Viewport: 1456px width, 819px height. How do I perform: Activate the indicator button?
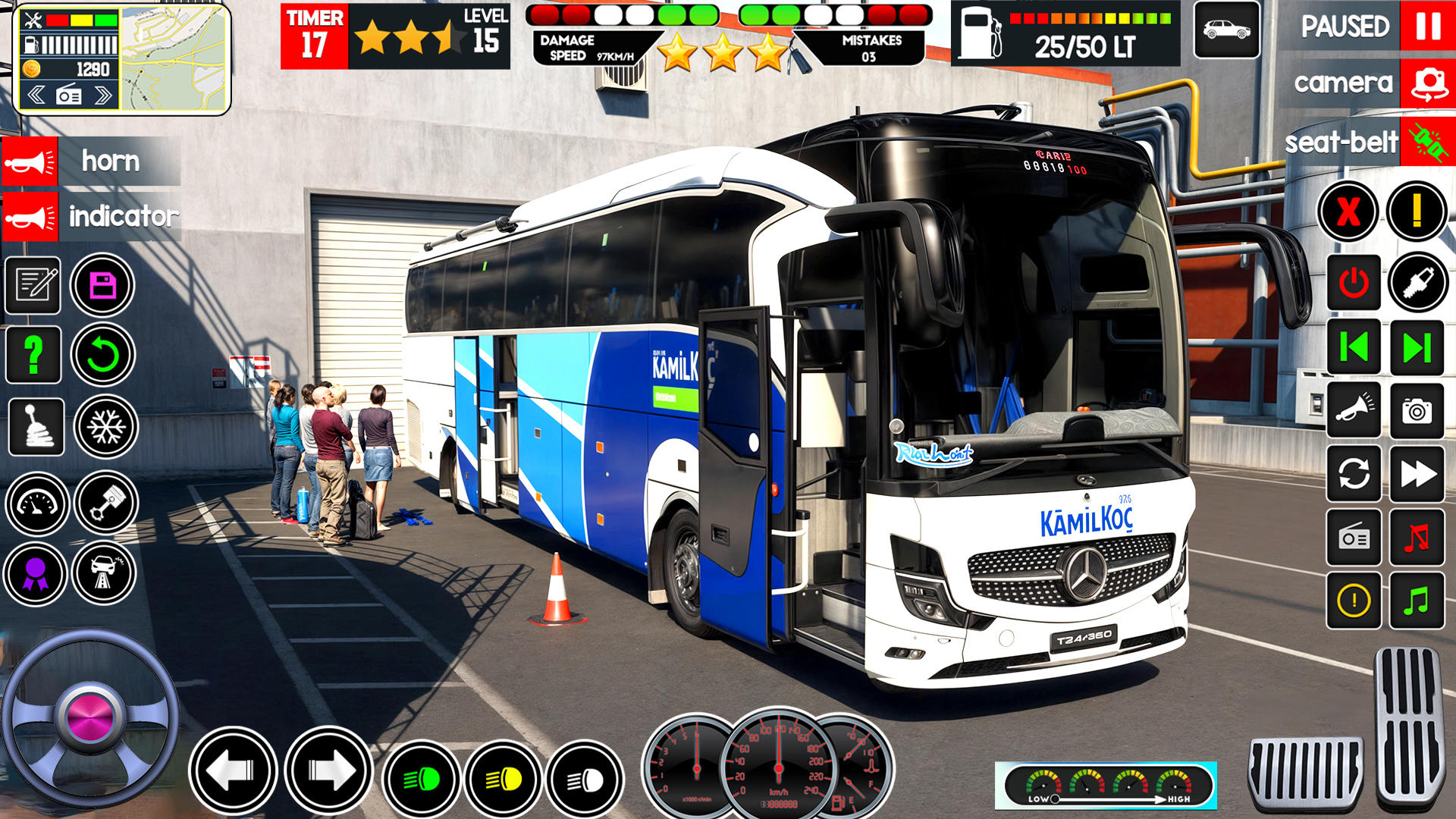pos(30,217)
